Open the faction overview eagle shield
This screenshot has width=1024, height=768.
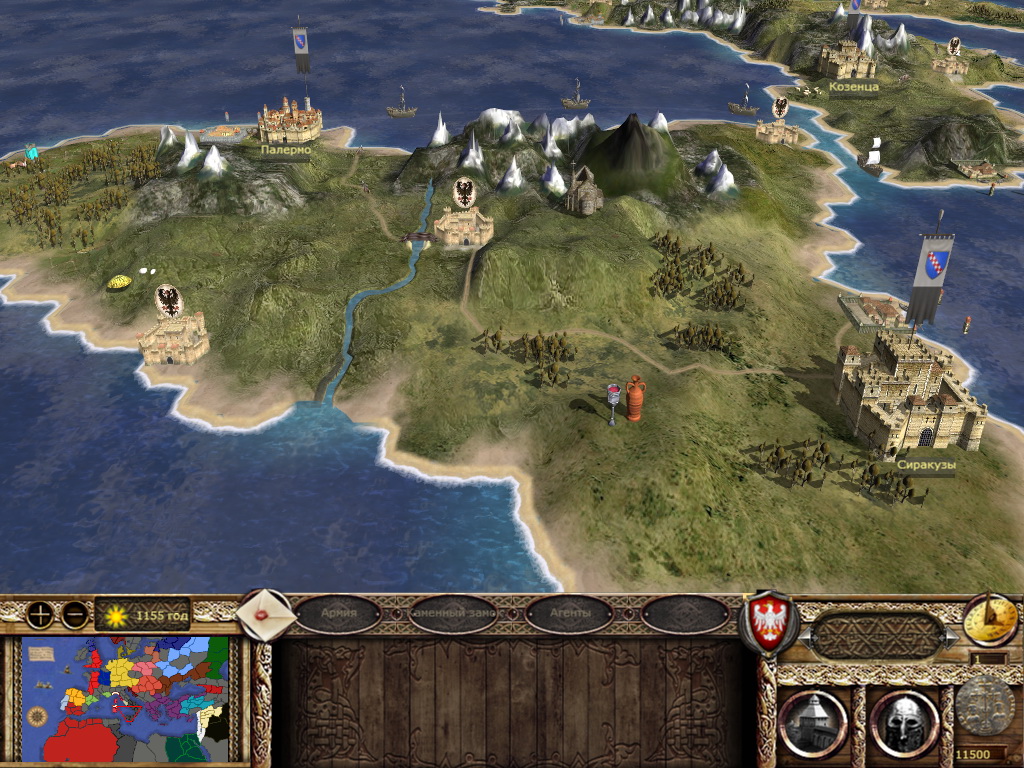tap(767, 623)
